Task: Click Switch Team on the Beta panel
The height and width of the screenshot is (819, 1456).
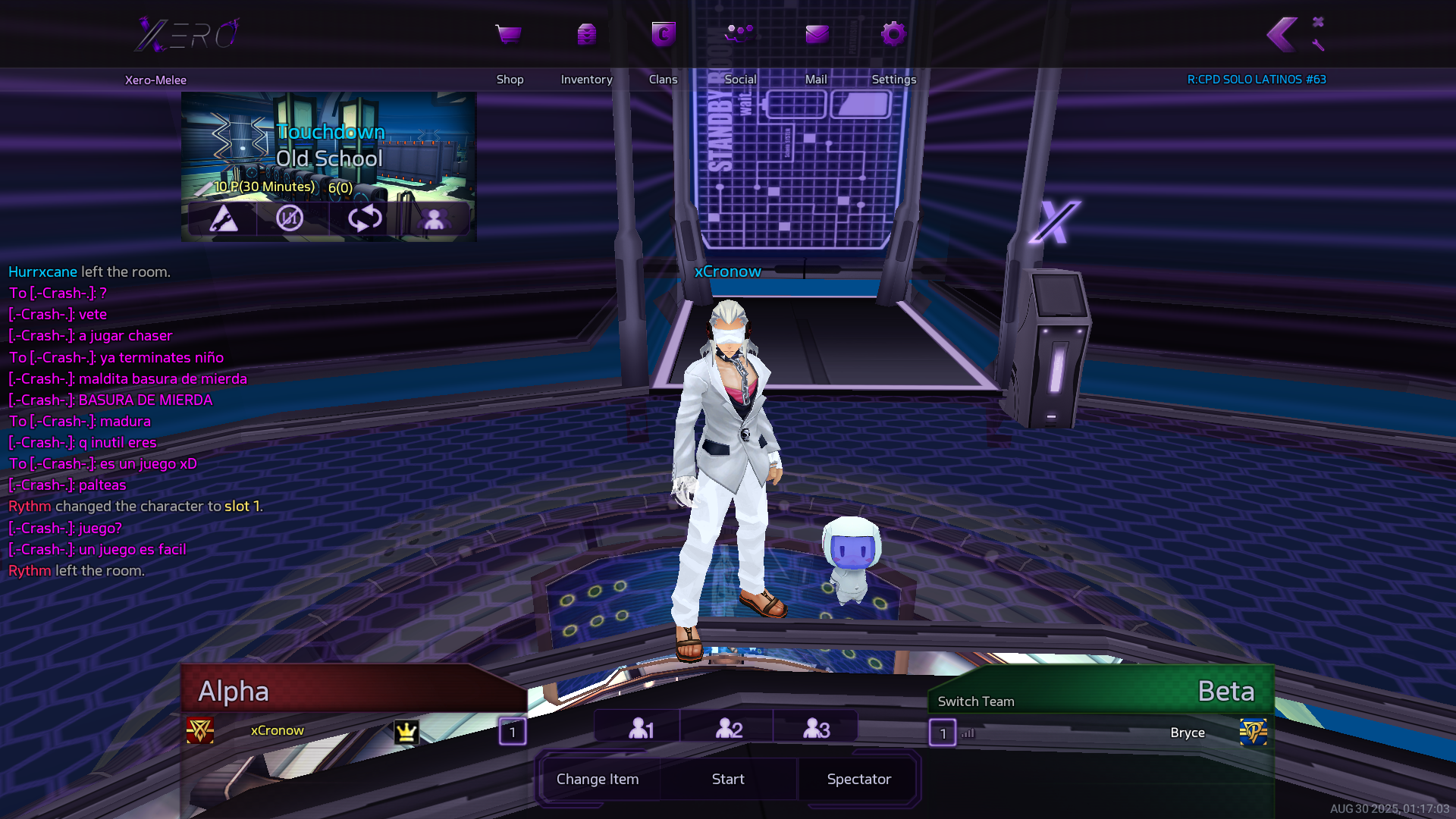Action: 976,701
